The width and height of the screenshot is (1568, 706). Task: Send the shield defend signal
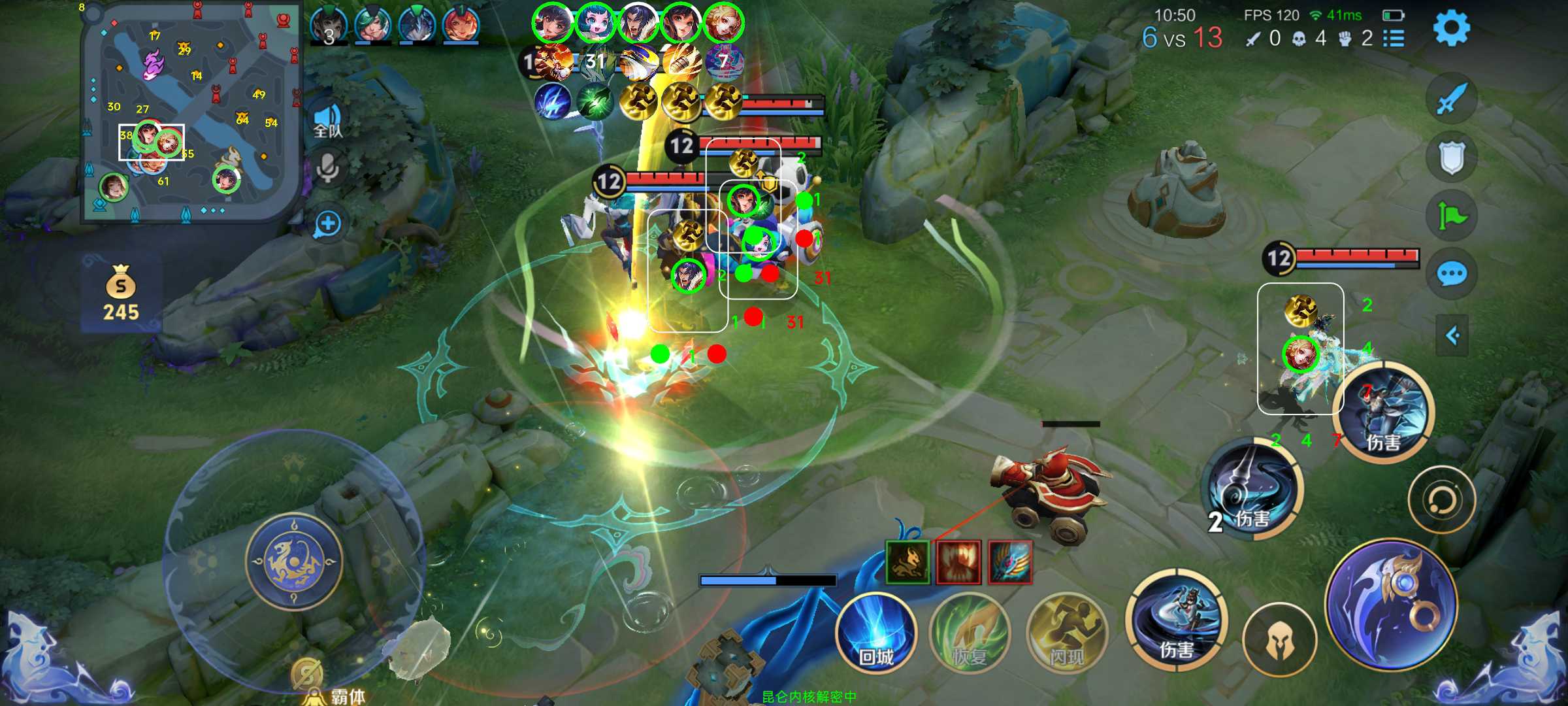1451,158
